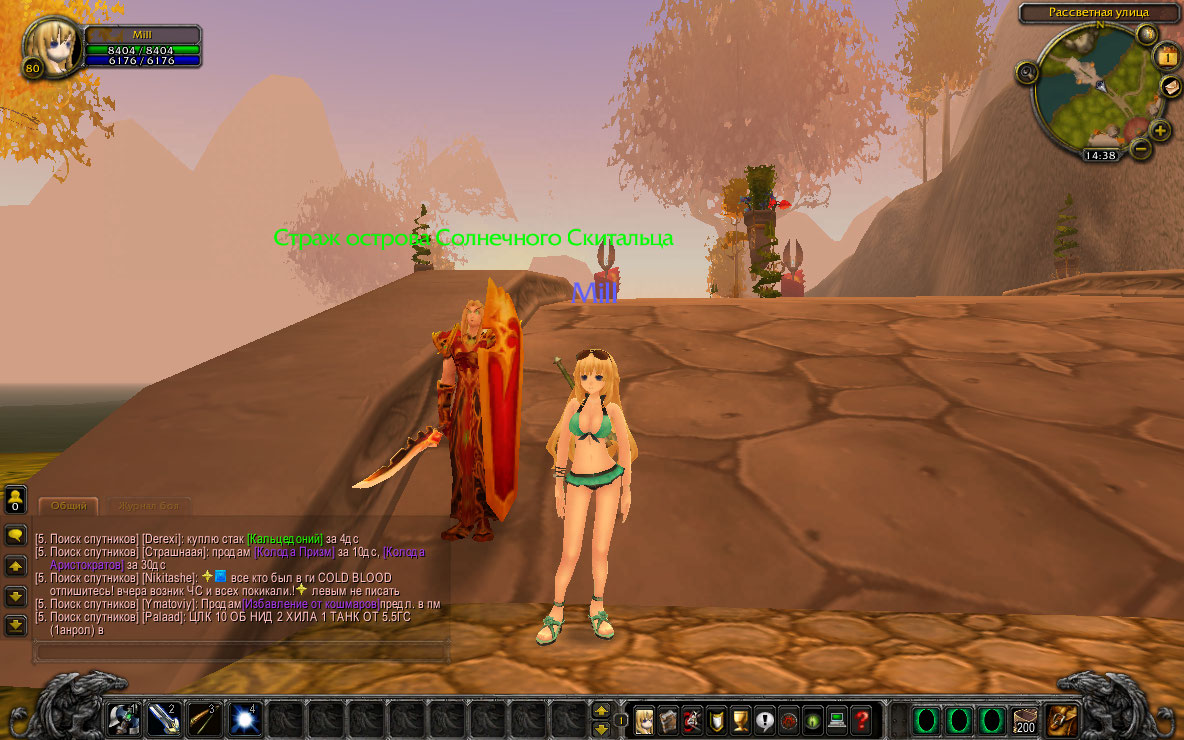Open the red question mark help button
This screenshot has width=1184, height=740.
pos(861,719)
